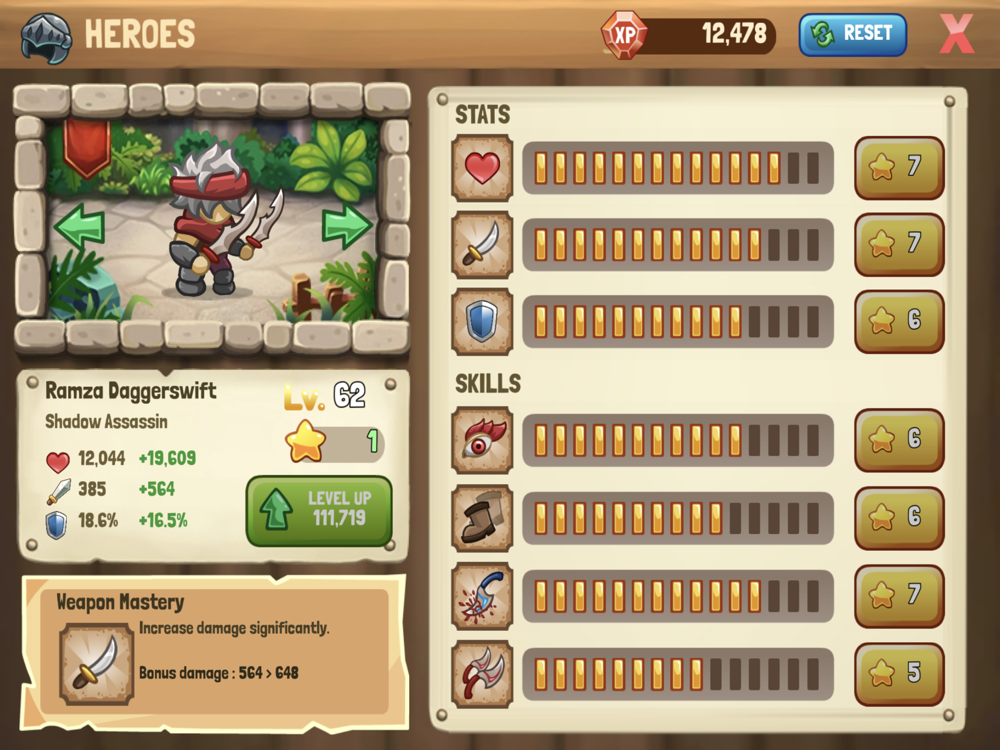Upgrade sword damage stat for 7 stars

click(x=899, y=245)
